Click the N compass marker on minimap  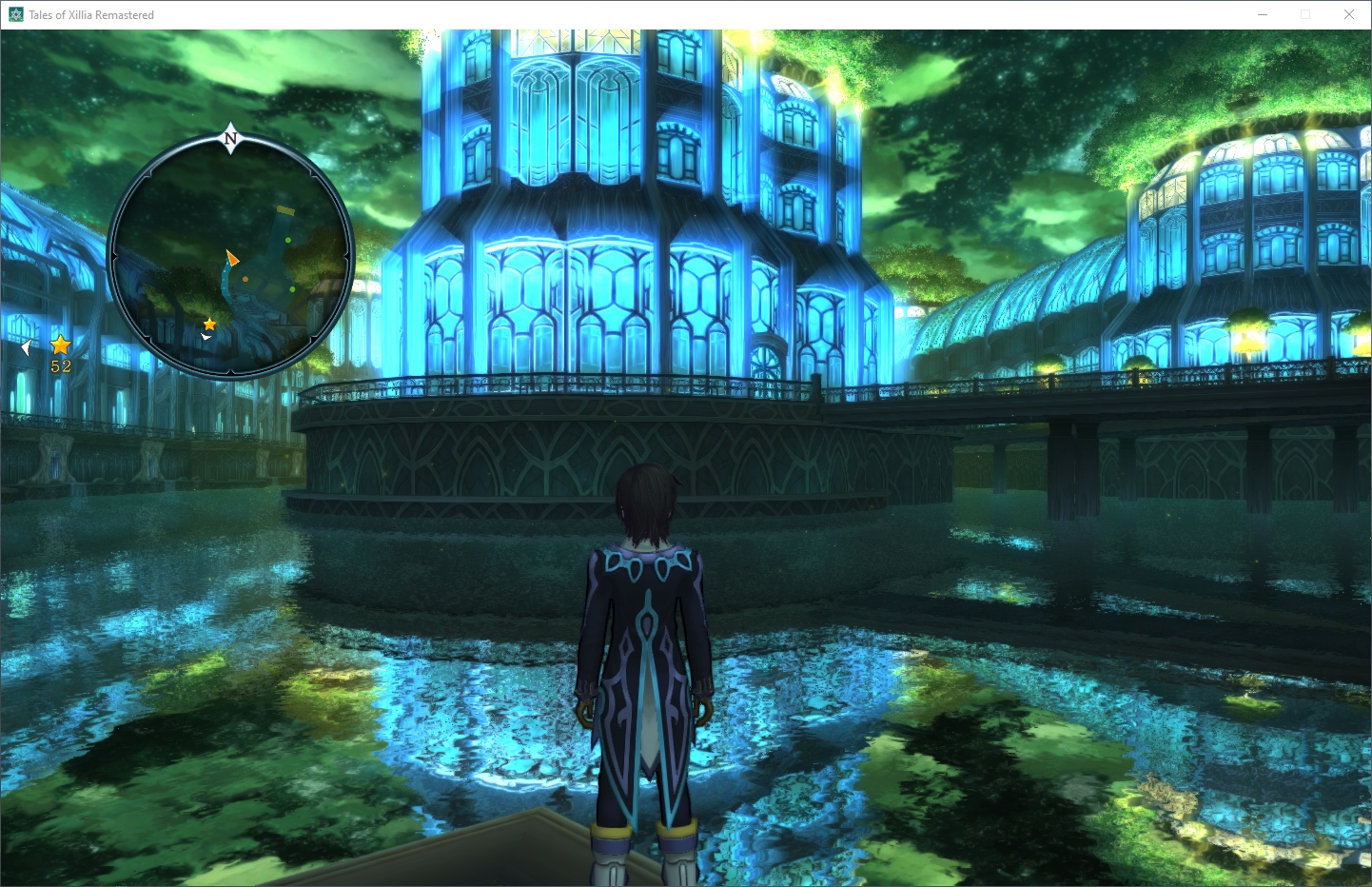pos(230,139)
